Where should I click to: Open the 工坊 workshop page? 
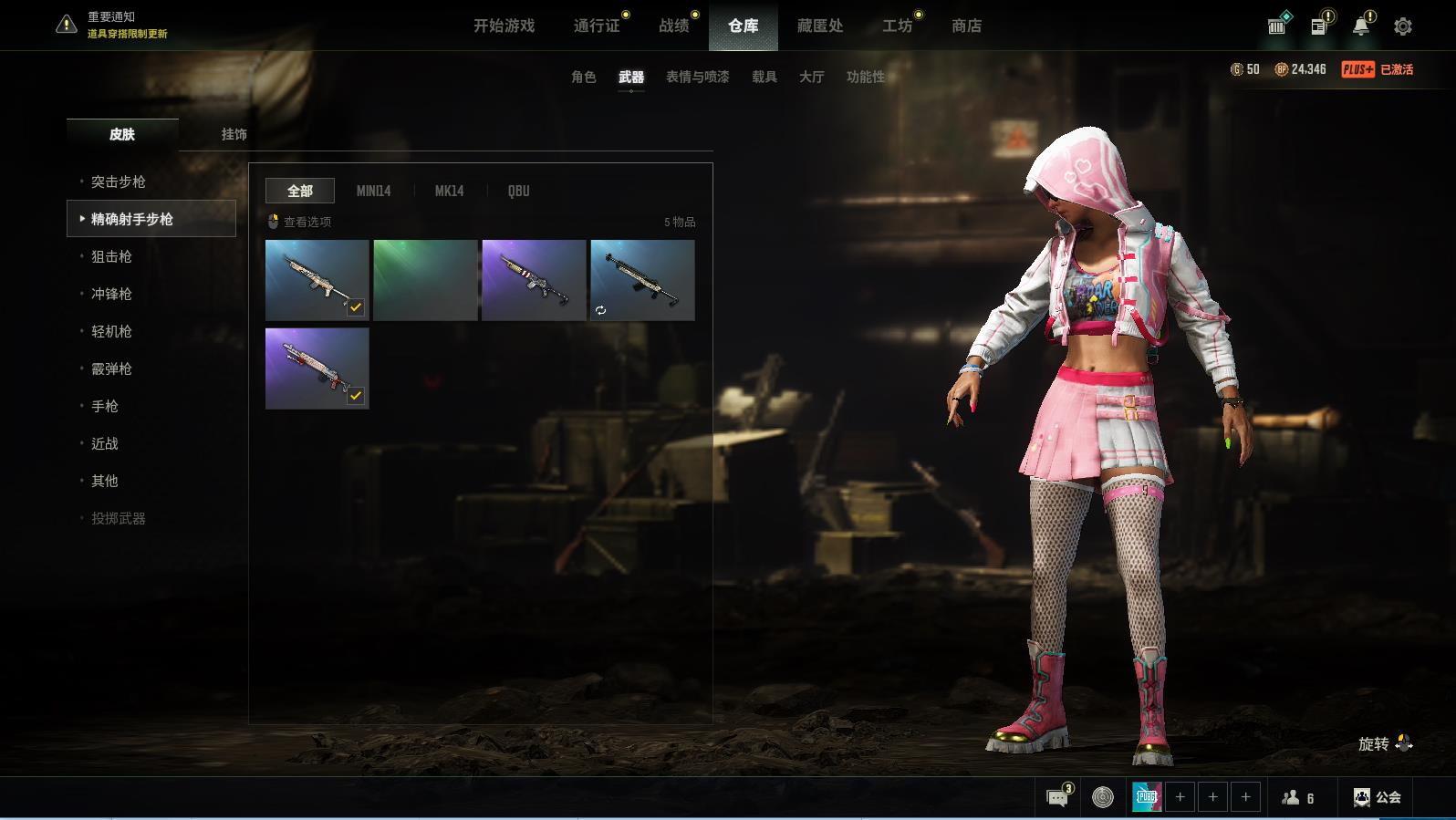897,26
